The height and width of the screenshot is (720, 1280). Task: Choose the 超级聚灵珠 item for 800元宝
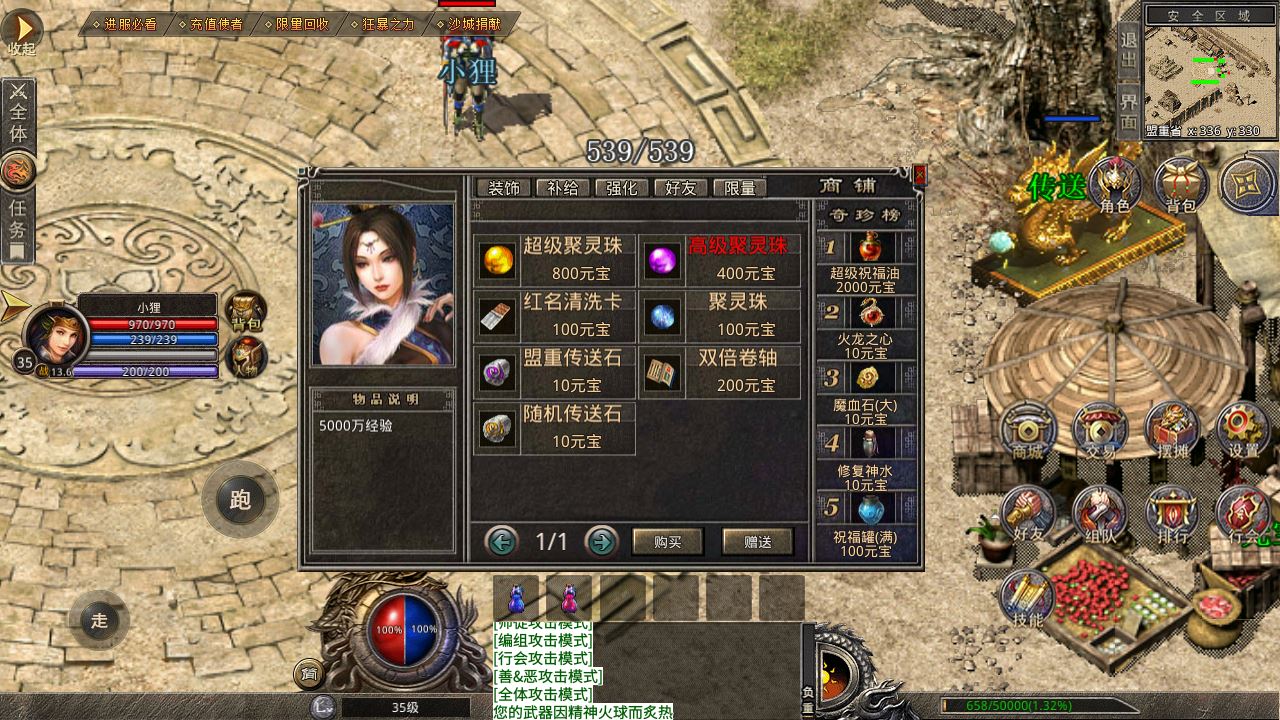coord(555,260)
